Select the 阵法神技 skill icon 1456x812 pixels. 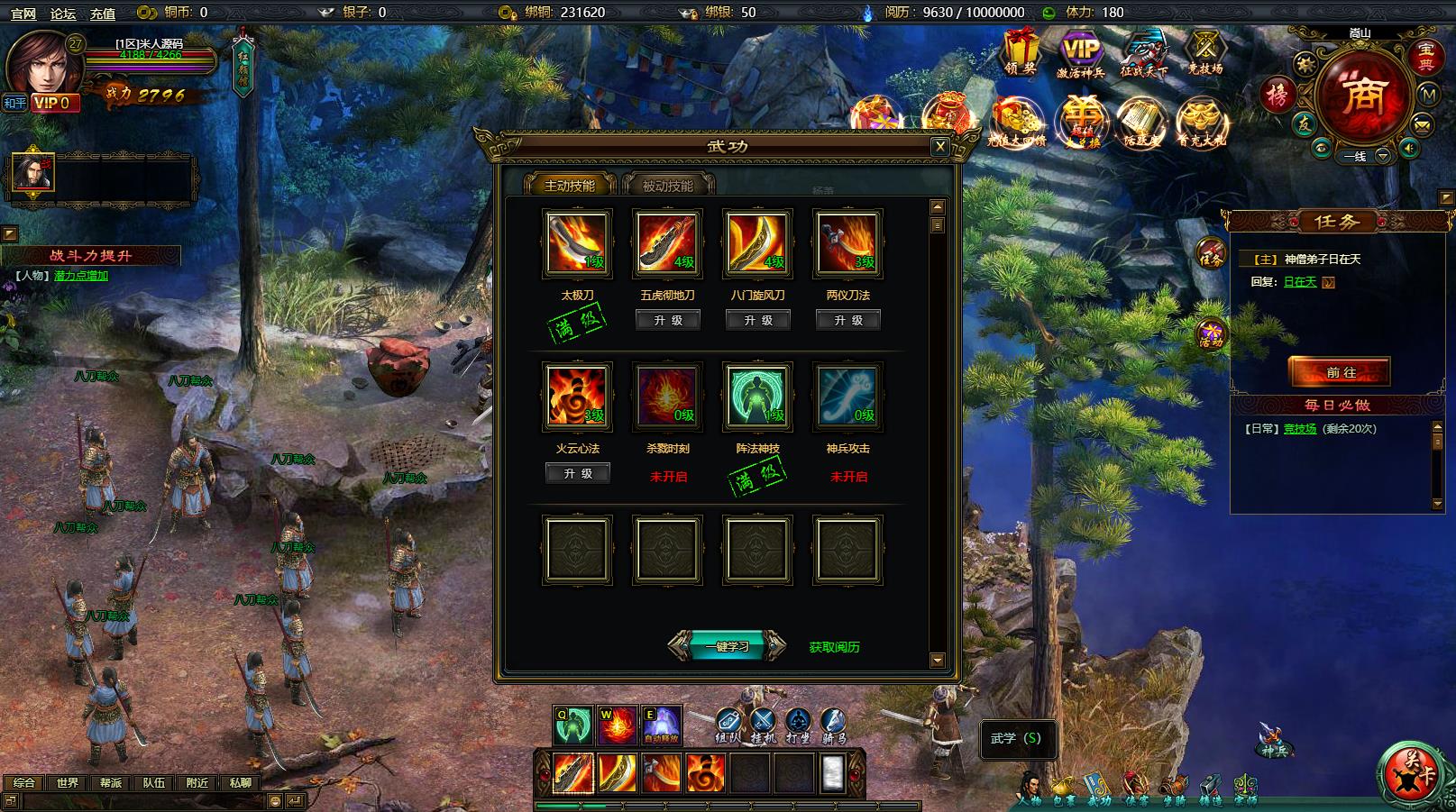(x=757, y=396)
